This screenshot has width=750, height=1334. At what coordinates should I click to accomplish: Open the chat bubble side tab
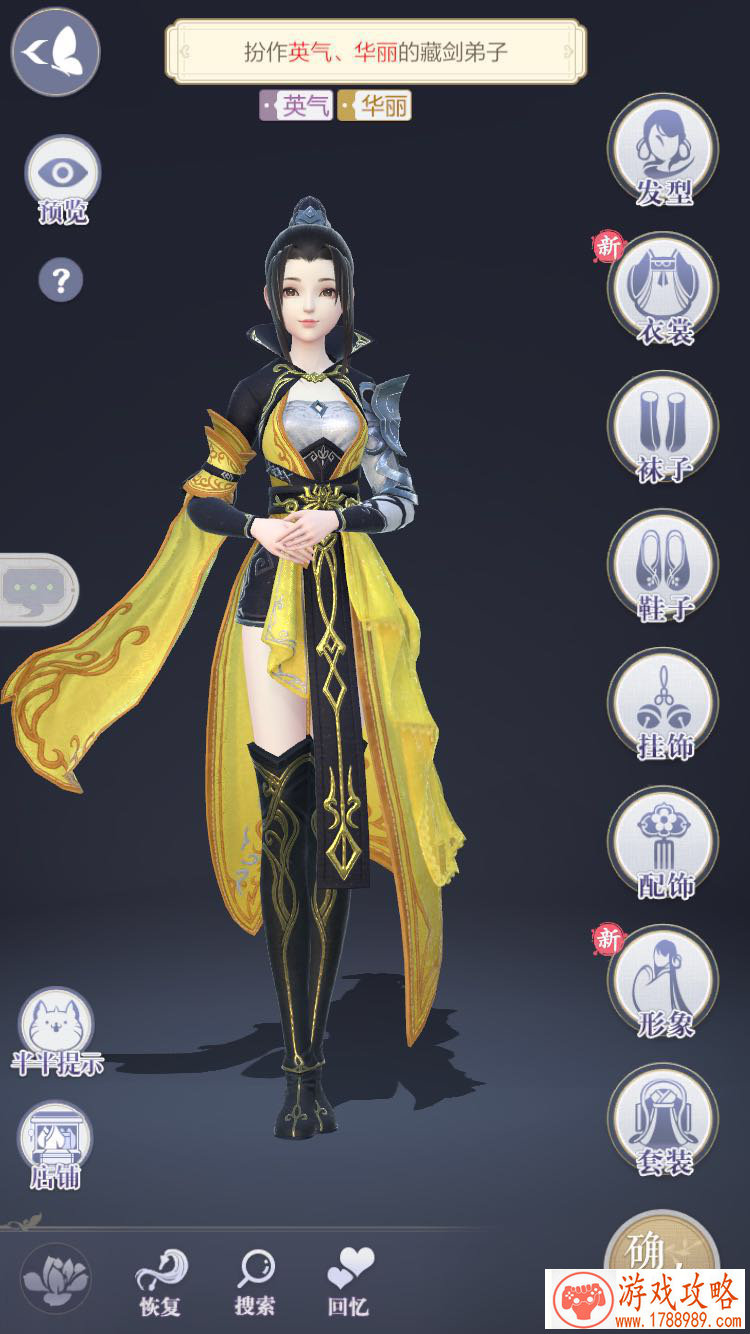click(35, 589)
